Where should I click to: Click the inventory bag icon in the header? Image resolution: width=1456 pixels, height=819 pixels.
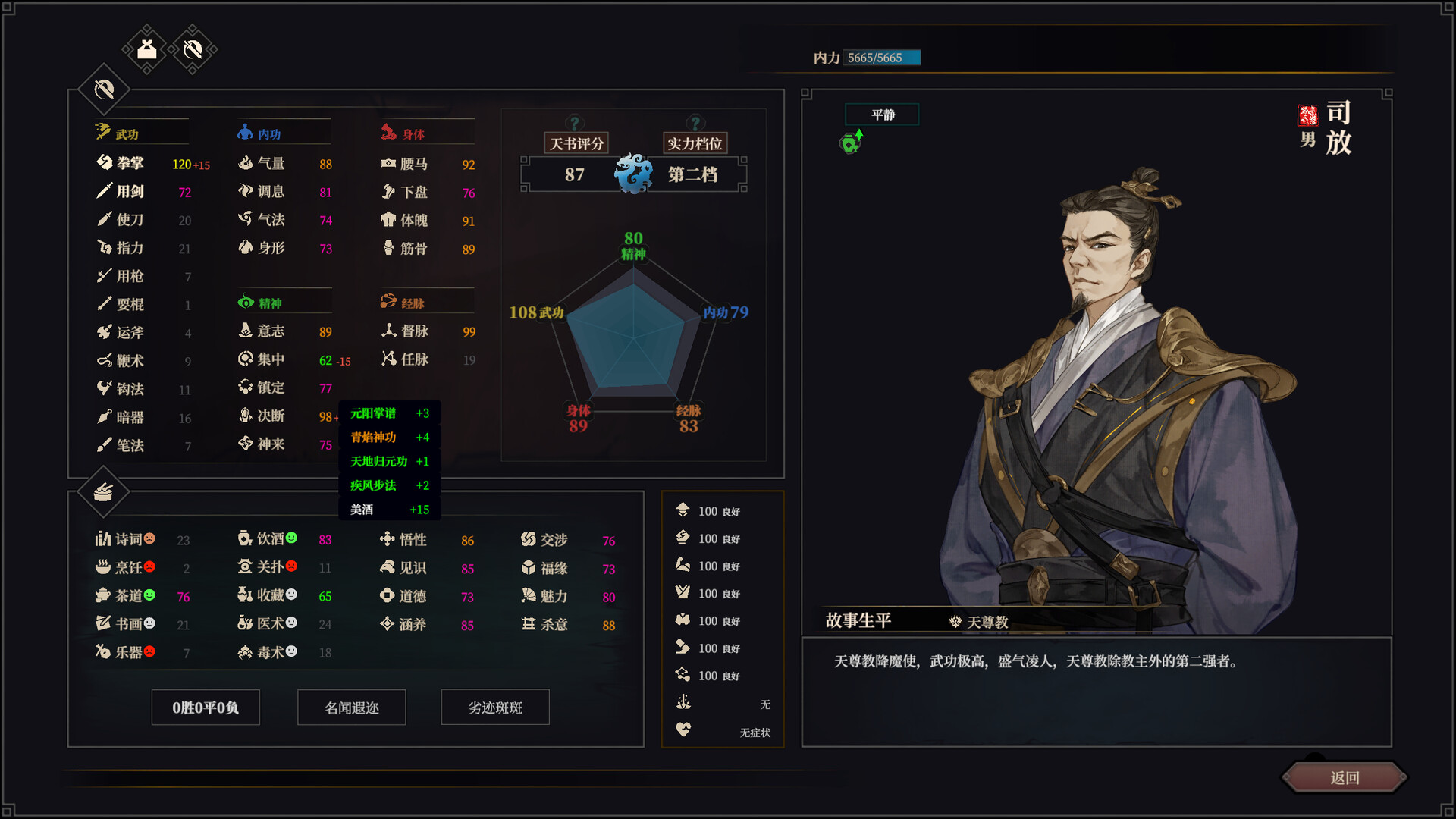(x=146, y=48)
